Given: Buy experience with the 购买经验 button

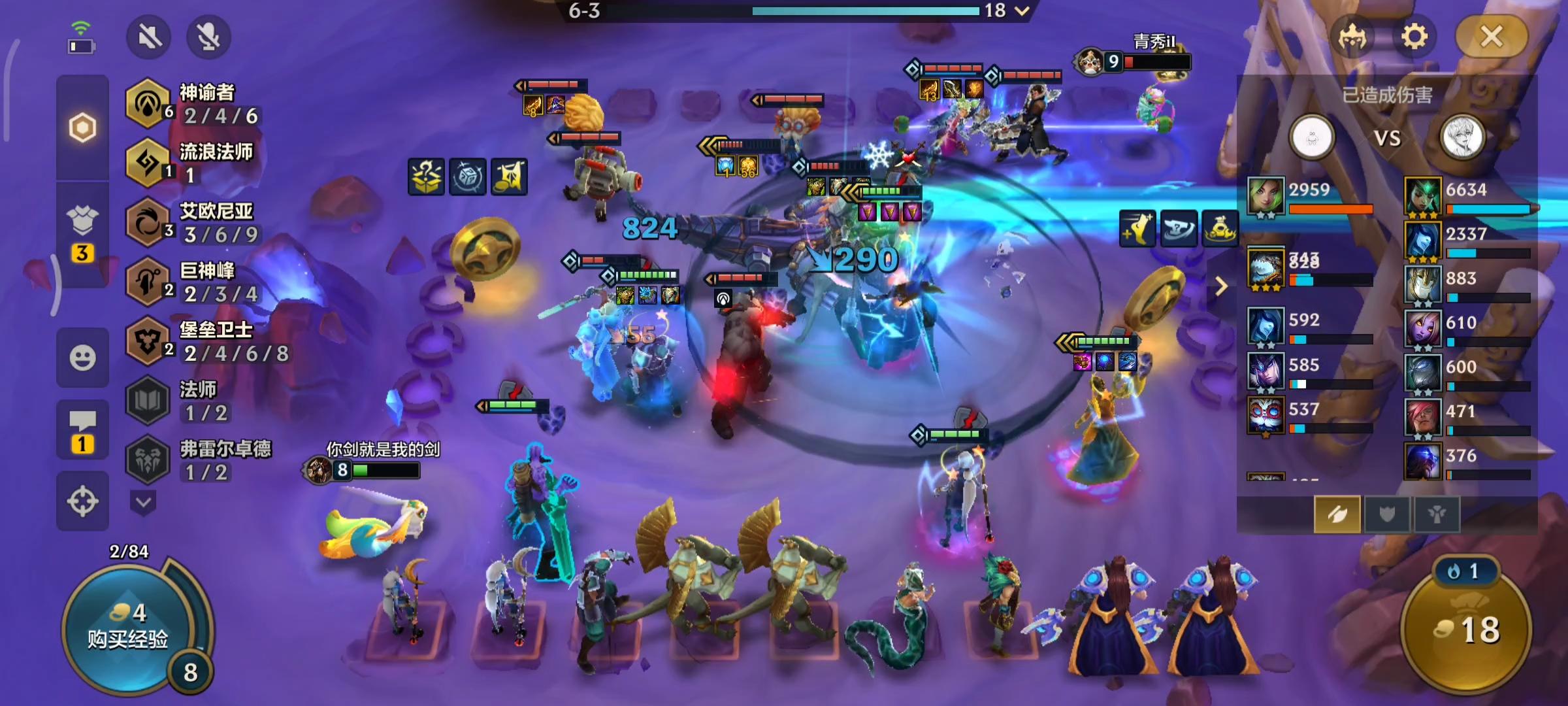Looking at the screenshot, I should pos(128,628).
